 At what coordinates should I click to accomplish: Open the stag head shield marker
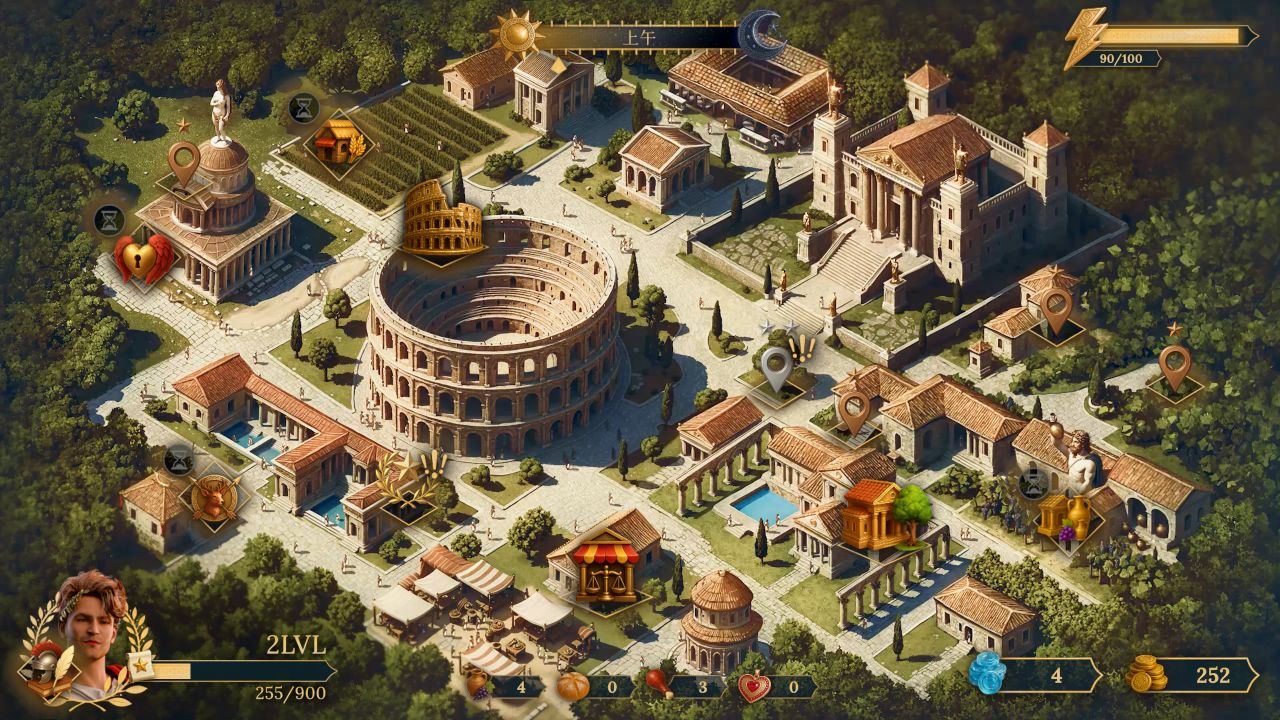point(214,497)
